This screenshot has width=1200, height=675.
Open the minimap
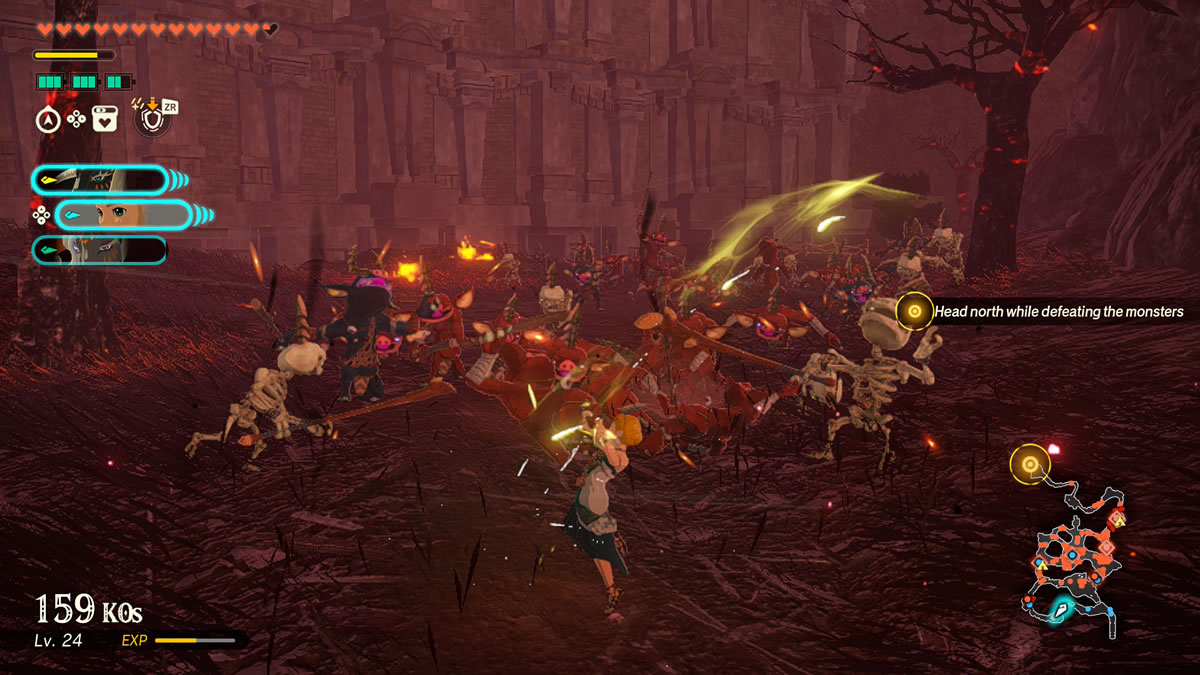click(1075, 560)
